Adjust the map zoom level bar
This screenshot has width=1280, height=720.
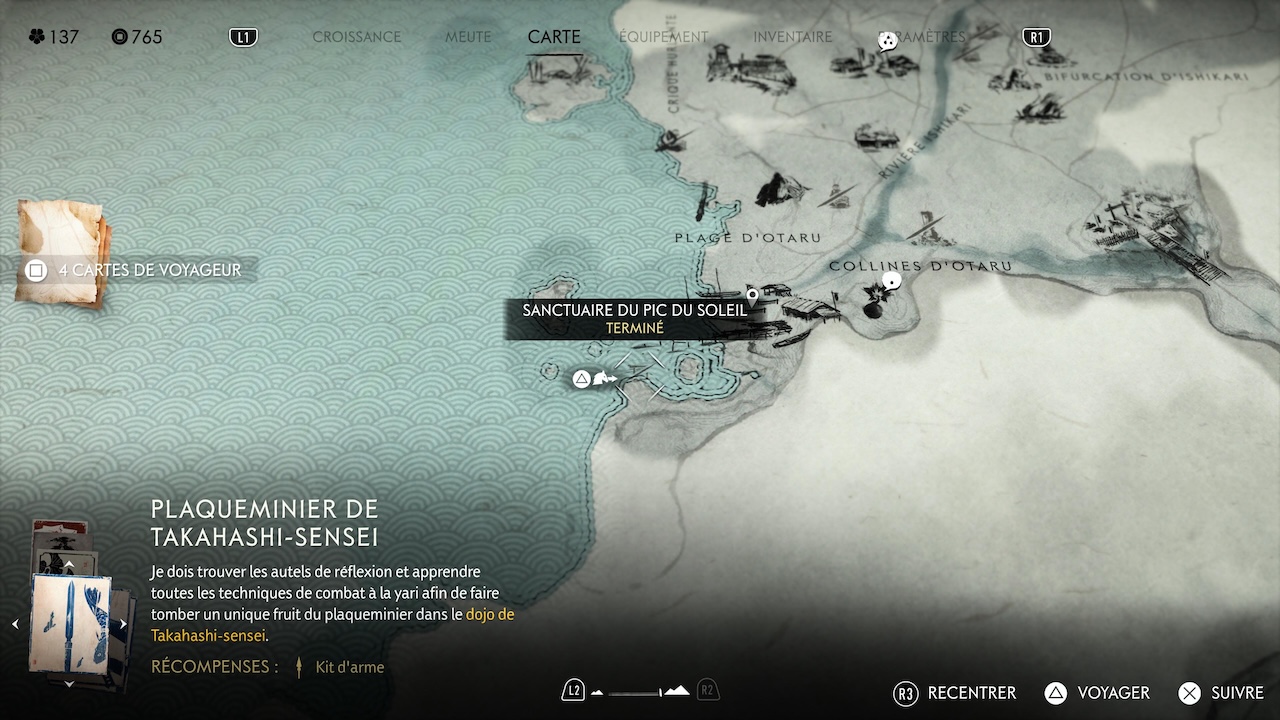(x=639, y=691)
